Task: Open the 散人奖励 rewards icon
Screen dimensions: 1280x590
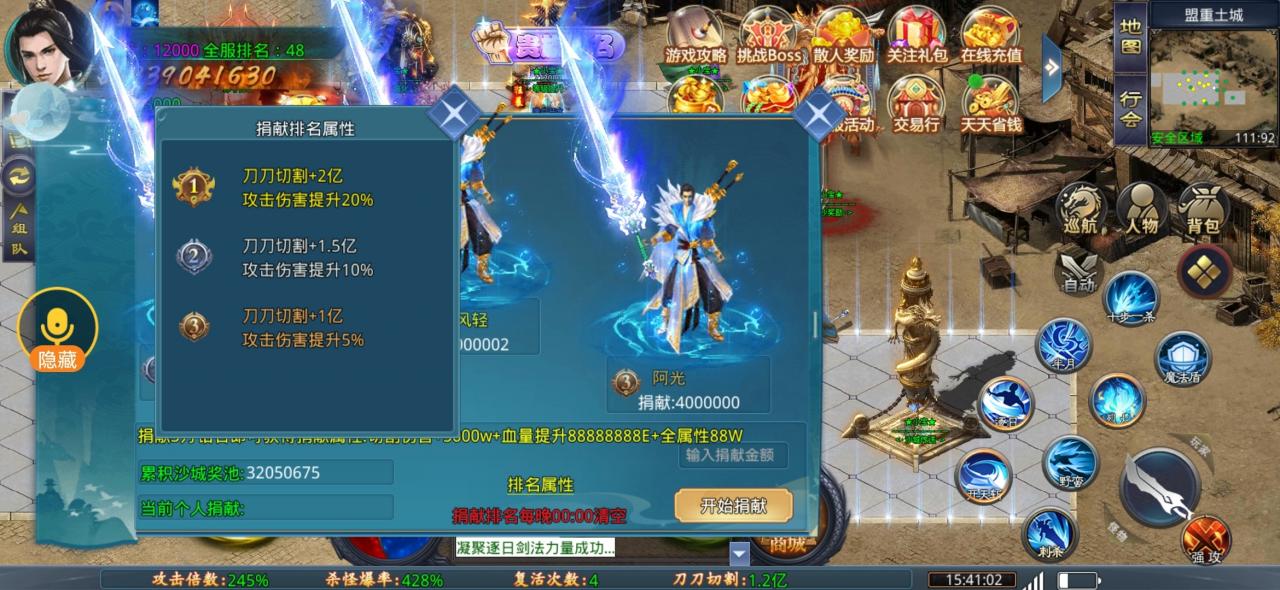Action: 843,36
